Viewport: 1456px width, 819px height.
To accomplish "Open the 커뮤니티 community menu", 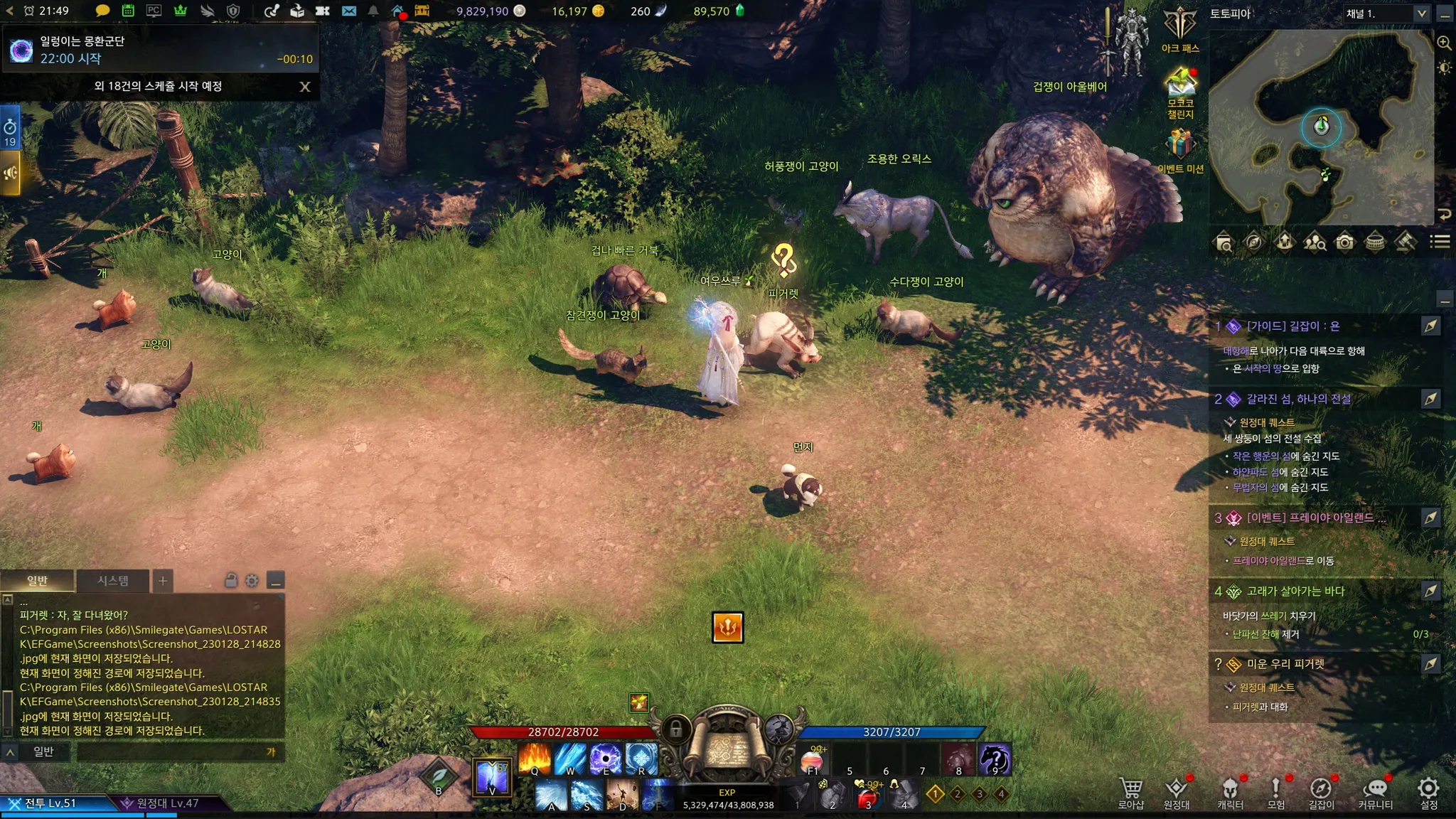I will 1376,792.
